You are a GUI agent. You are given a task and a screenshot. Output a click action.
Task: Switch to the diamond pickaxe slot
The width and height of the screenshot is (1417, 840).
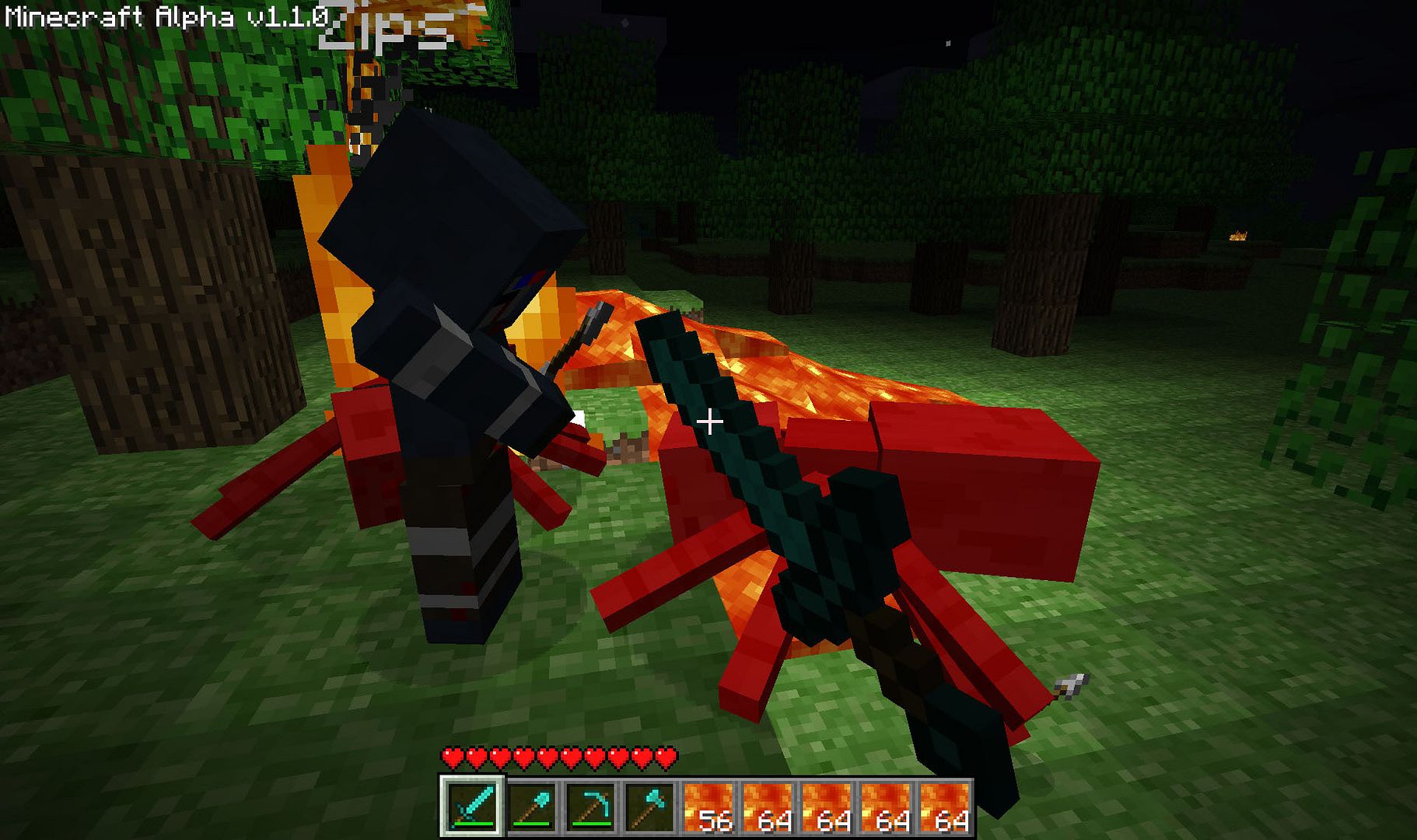pyautogui.click(x=590, y=807)
